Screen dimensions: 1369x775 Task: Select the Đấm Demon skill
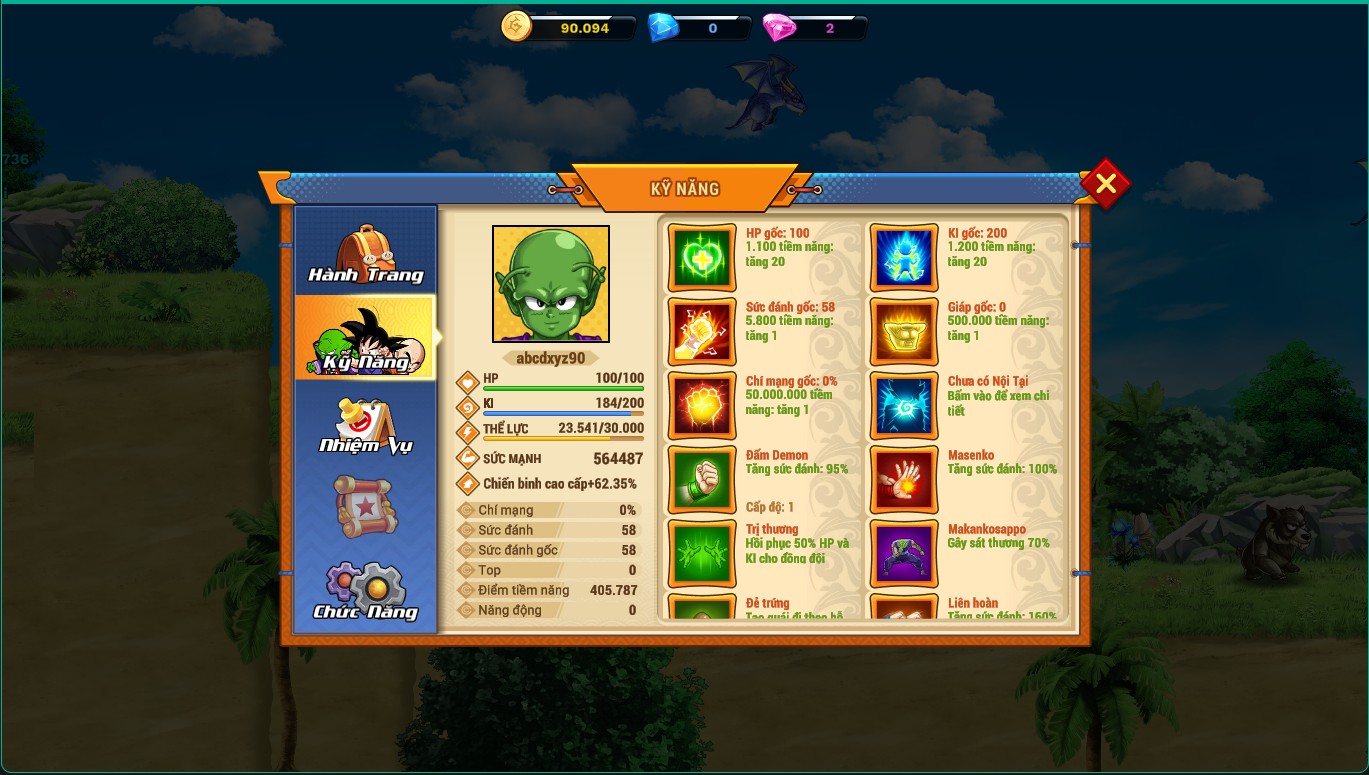click(702, 480)
